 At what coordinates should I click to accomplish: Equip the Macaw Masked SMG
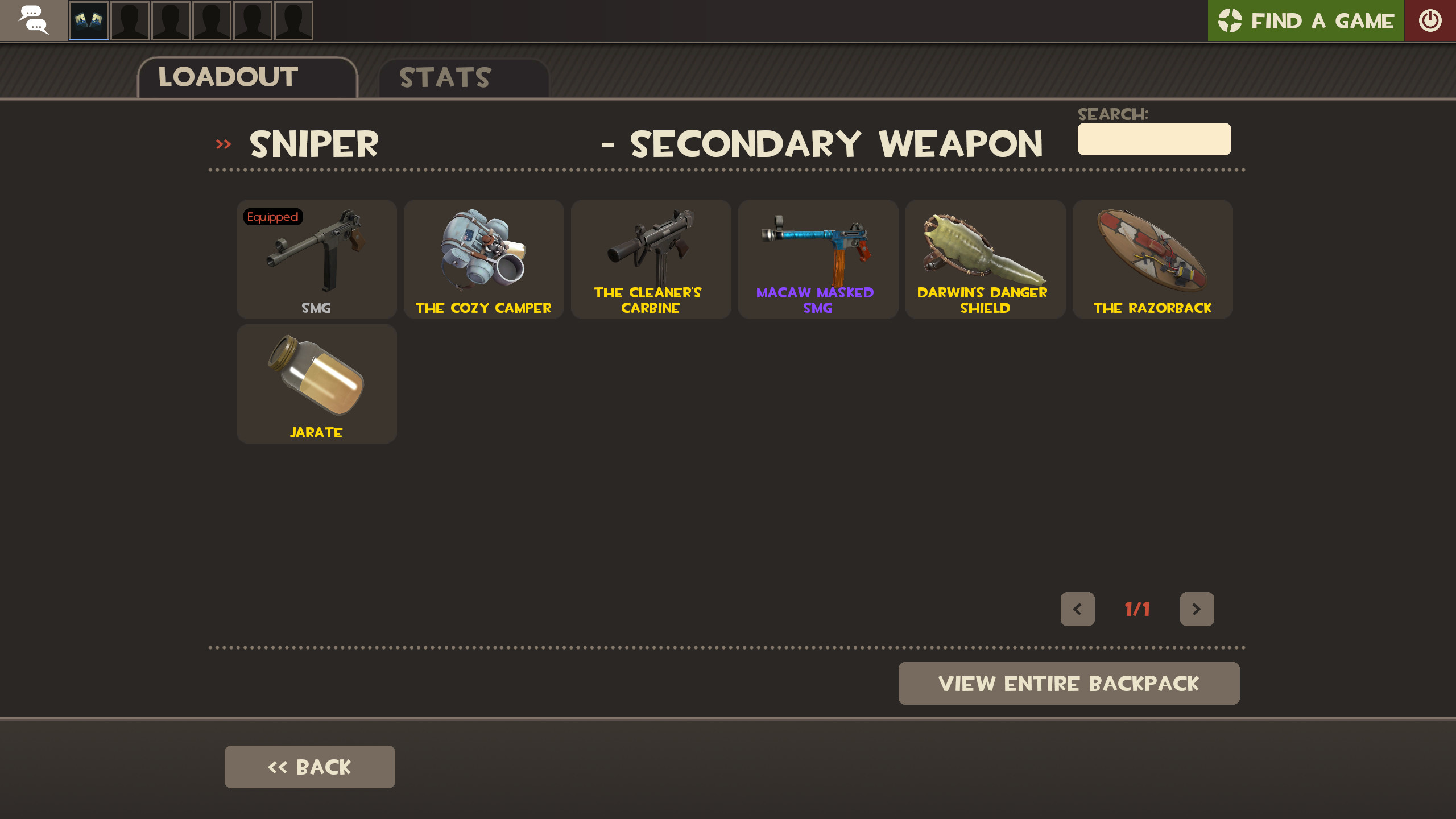point(818,259)
